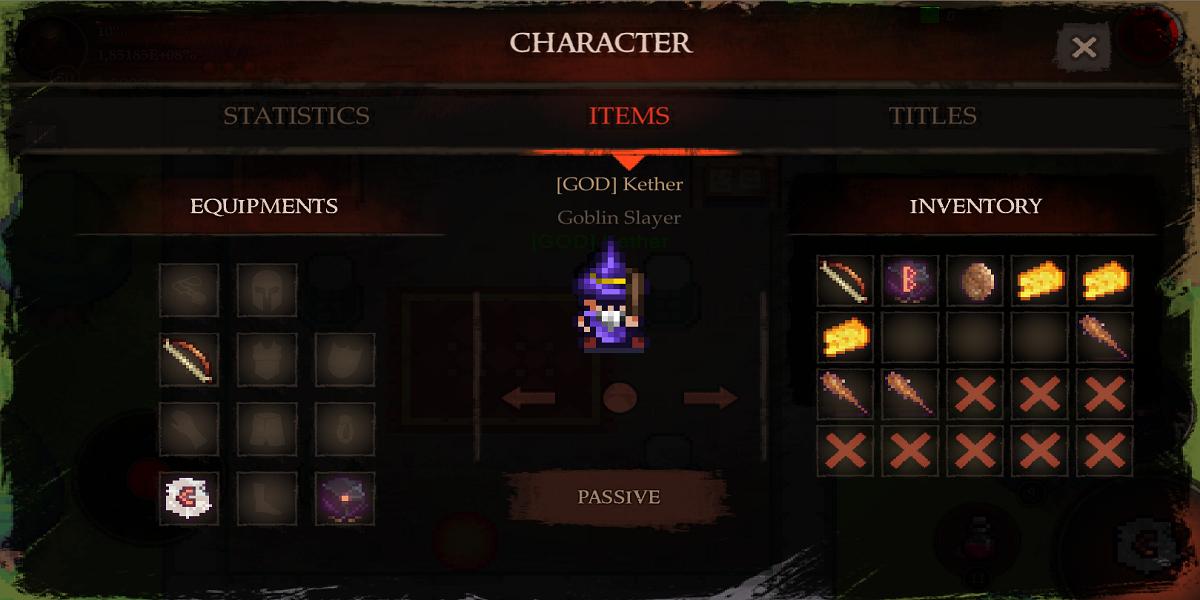The height and width of the screenshot is (600, 1200).
Task: Open the Titles tab
Action: [x=932, y=116]
